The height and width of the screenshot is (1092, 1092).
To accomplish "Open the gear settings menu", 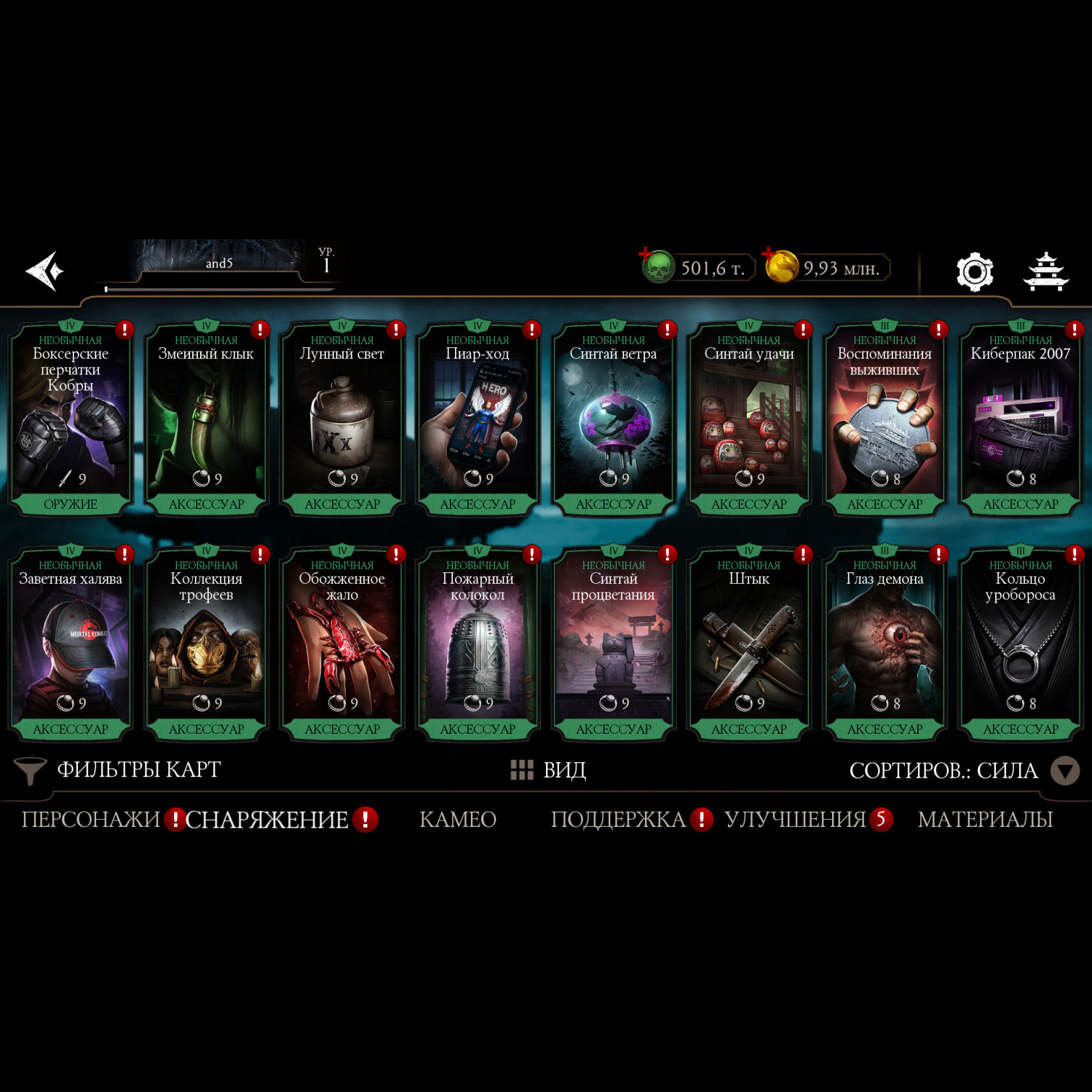I will [x=974, y=272].
